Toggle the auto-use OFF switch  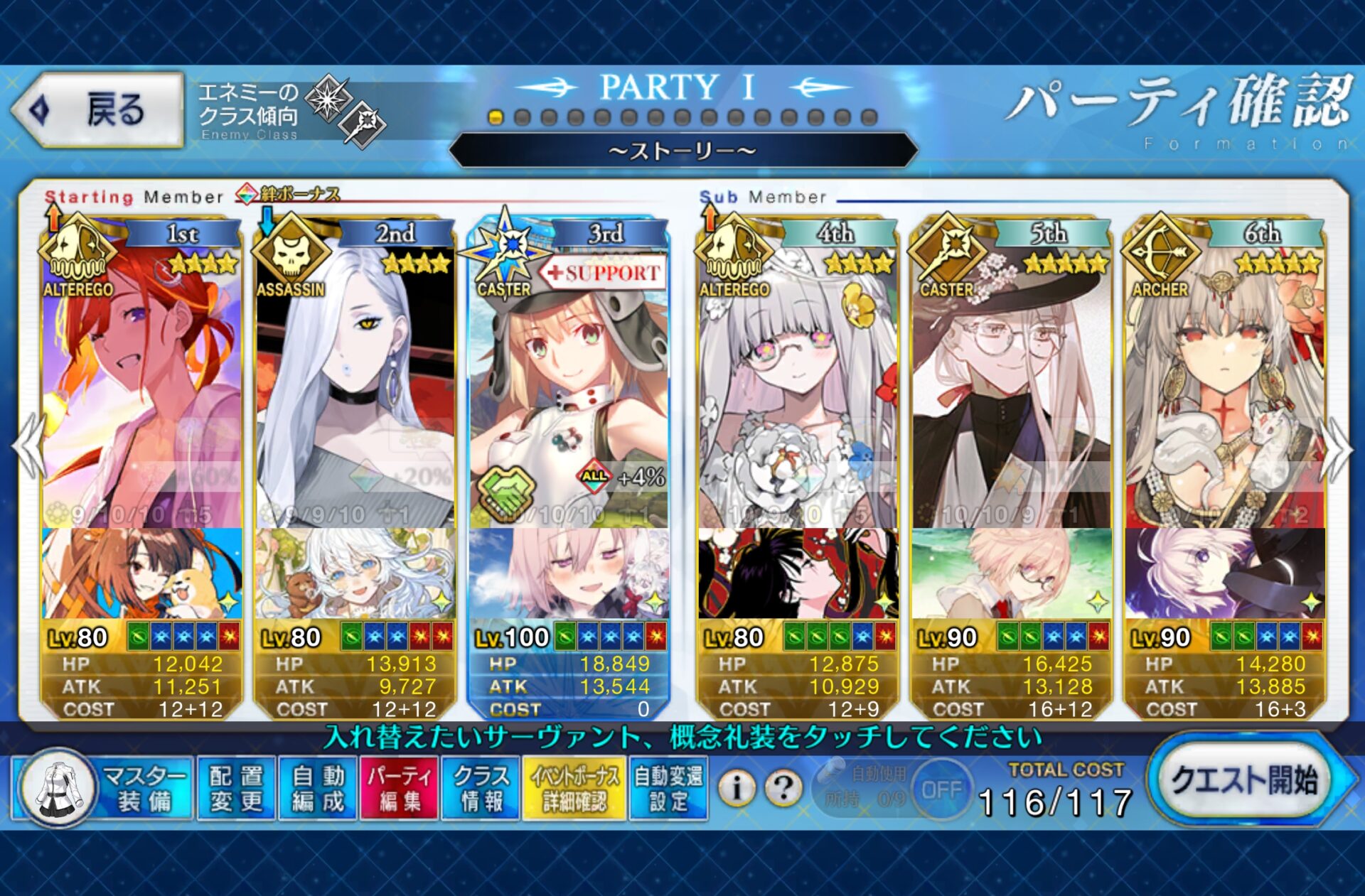tap(941, 790)
